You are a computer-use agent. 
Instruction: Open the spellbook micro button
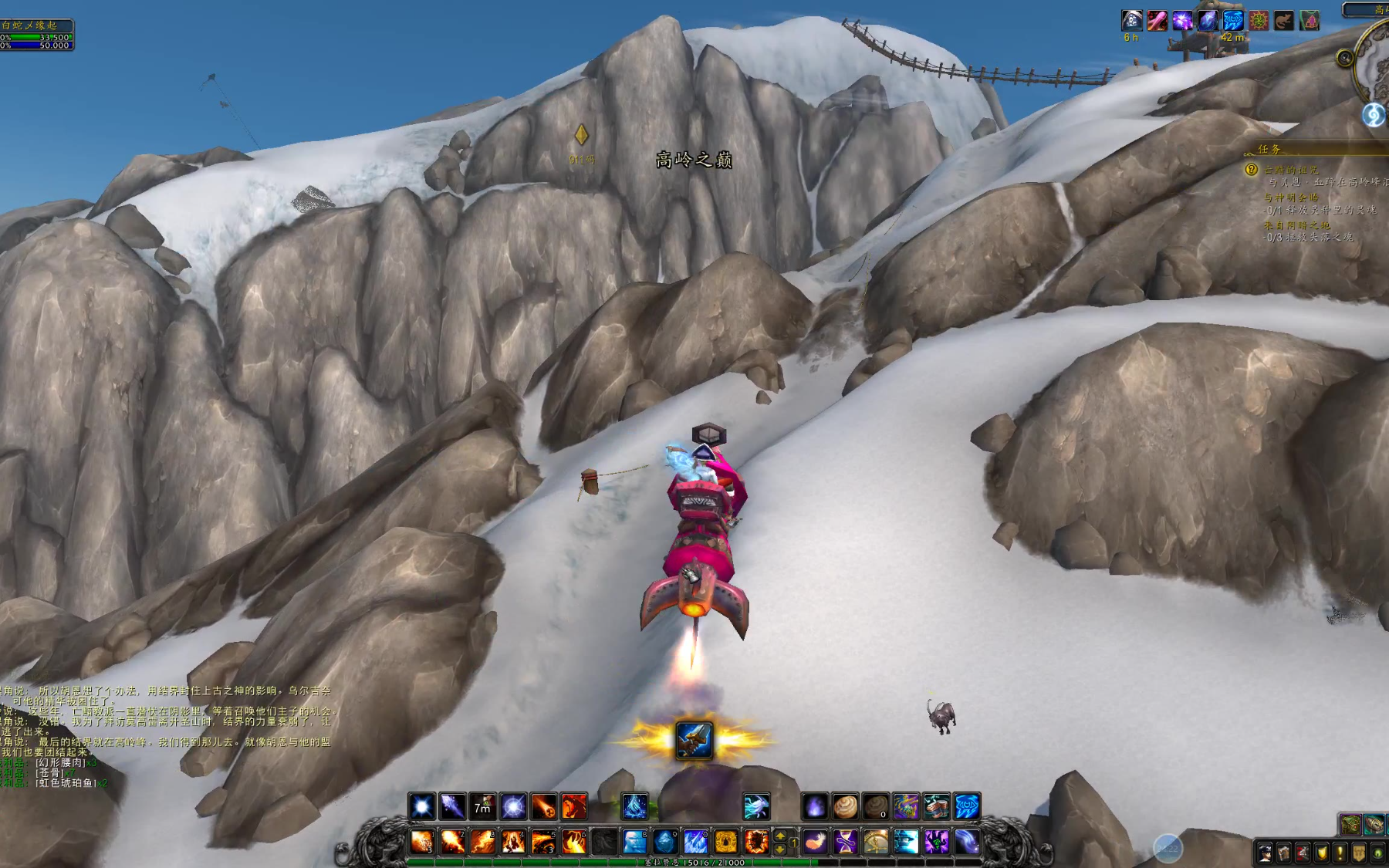(x=1284, y=853)
